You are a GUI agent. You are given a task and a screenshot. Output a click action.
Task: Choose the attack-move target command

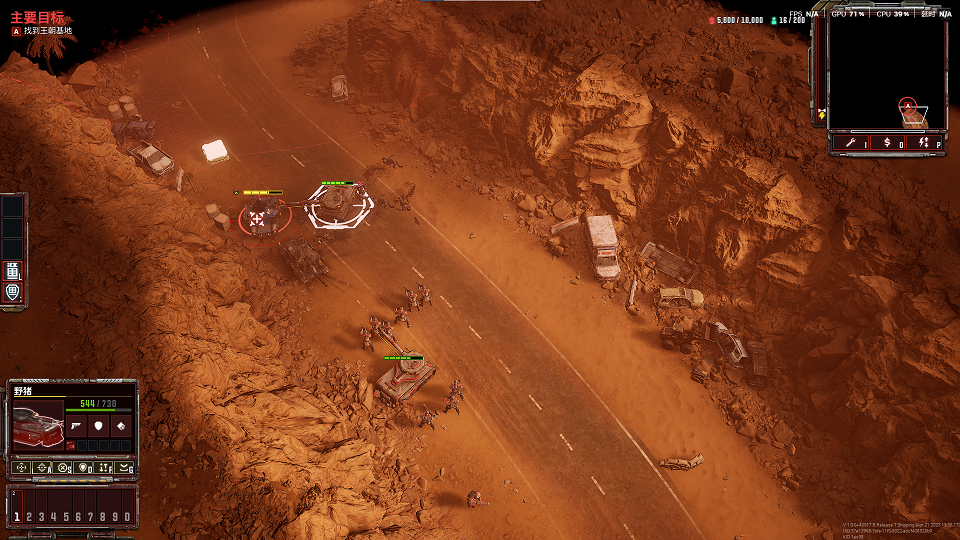[x=42, y=467]
